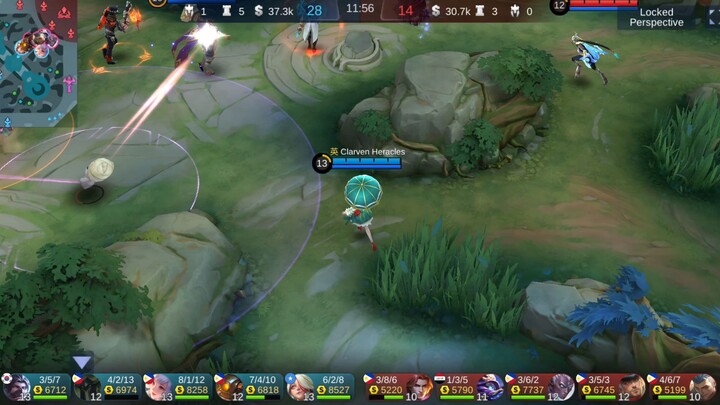Pick red player card with 3/5/3 KDA
Screen dimensions: 720x405
(x=609, y=387)
